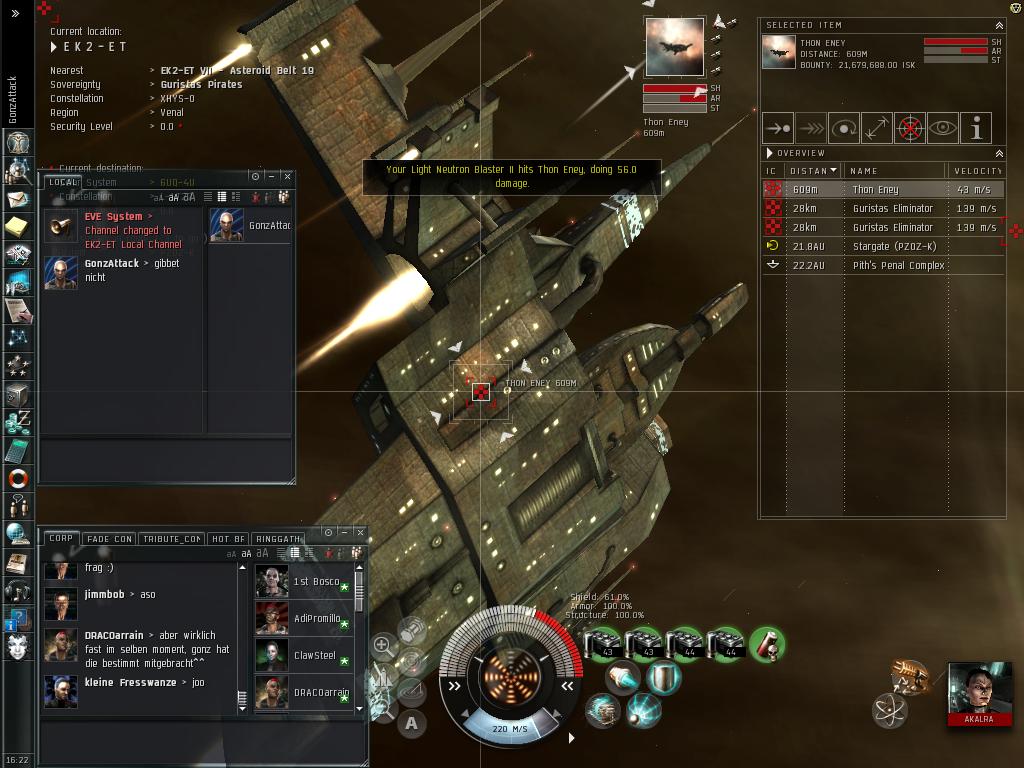This screenshot has height=768, width=1024.
Task: Look at the target using the eye icon
Action: 943,128
